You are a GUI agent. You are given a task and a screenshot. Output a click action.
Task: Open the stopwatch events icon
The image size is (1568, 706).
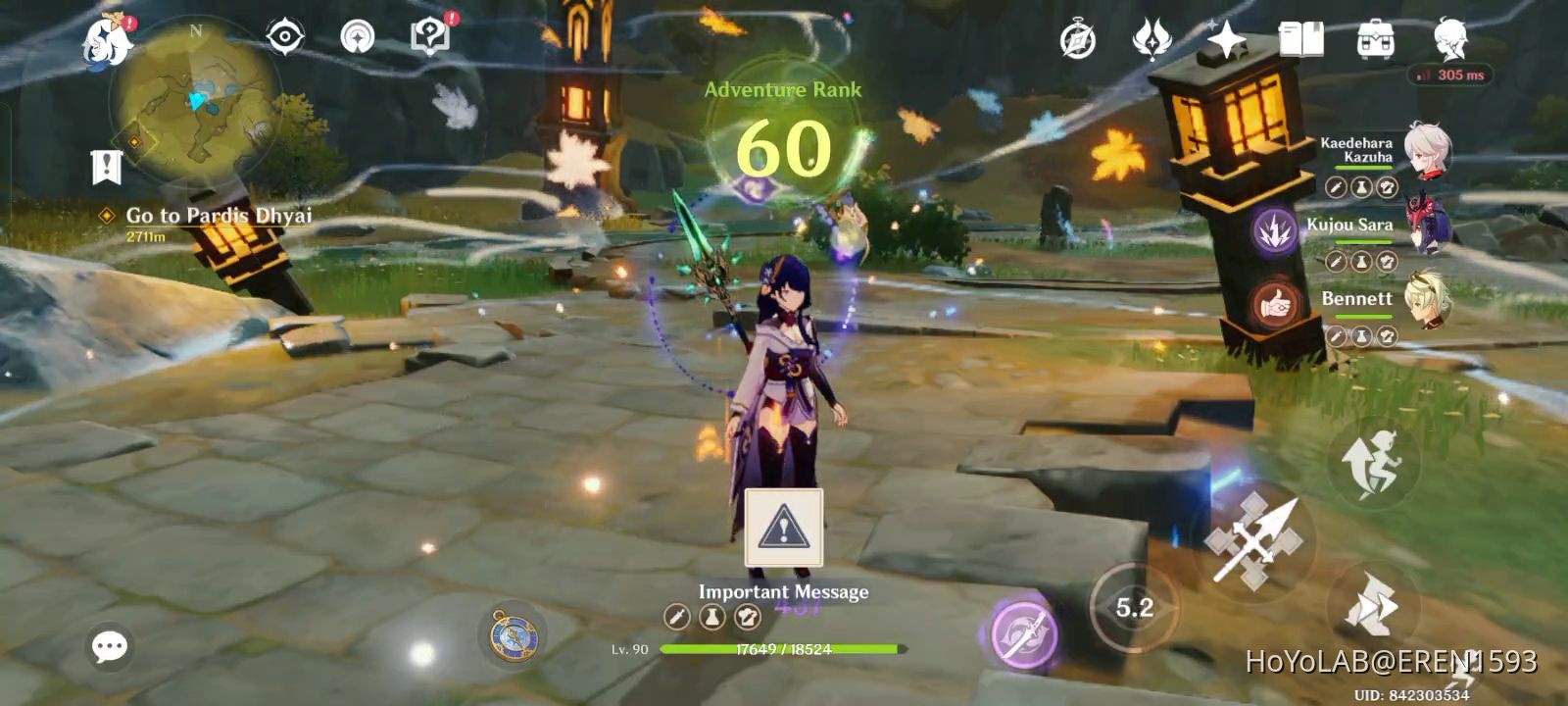[1076, 37]
